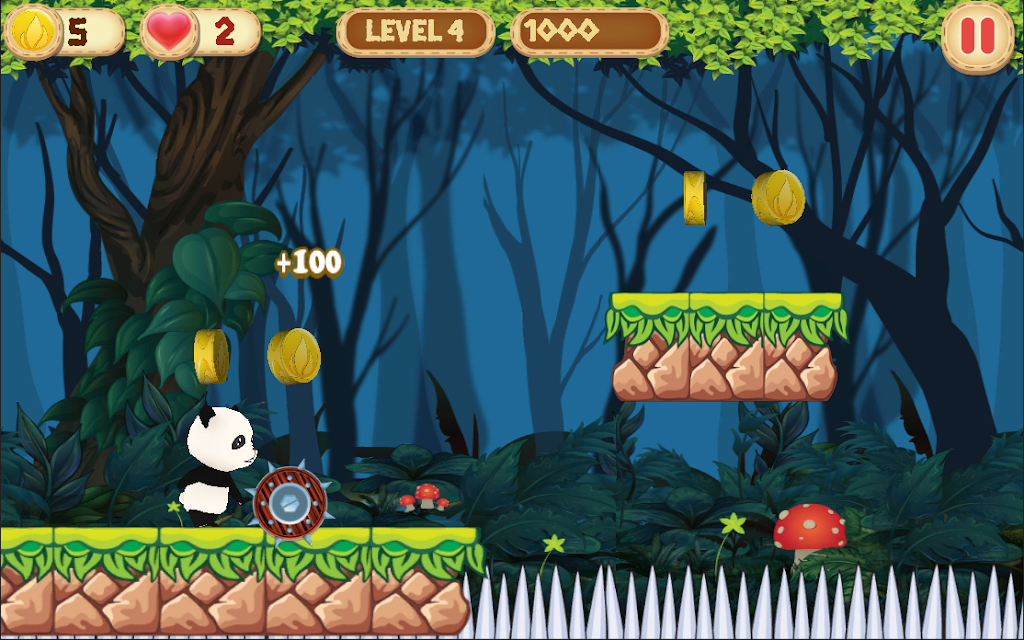Pause the game with the red pause button

tap(977, 36)
